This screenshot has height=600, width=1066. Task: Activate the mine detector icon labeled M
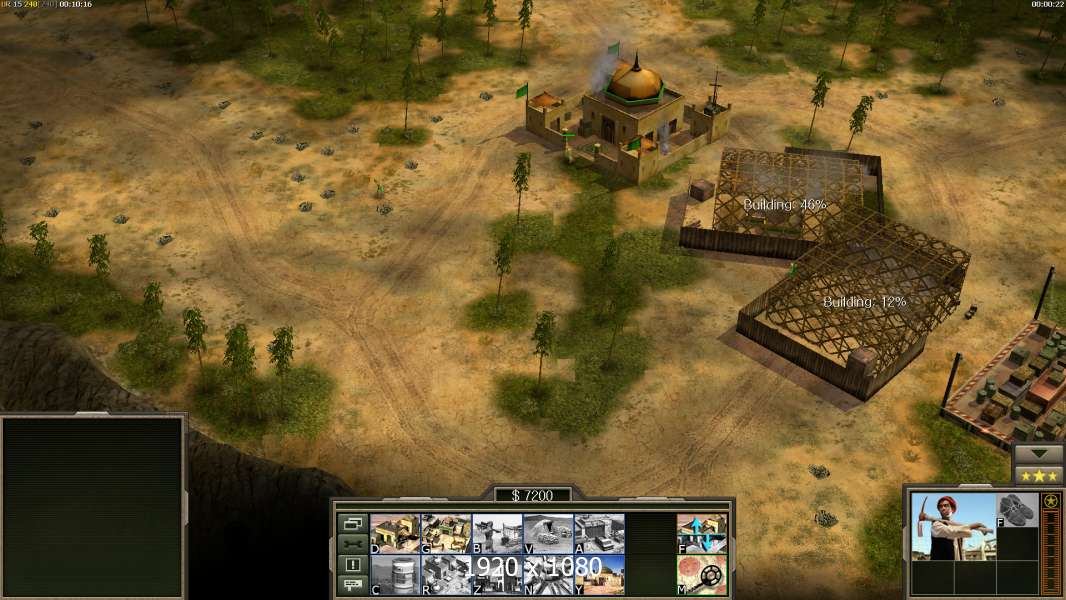(x=702, y=575)
